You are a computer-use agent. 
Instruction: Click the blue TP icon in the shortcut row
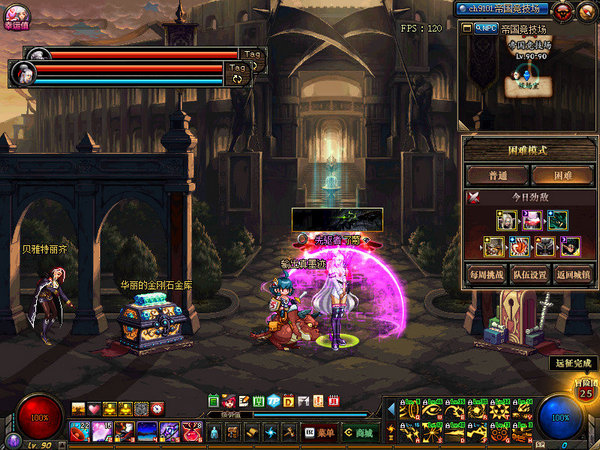click(x=272, y=401)
